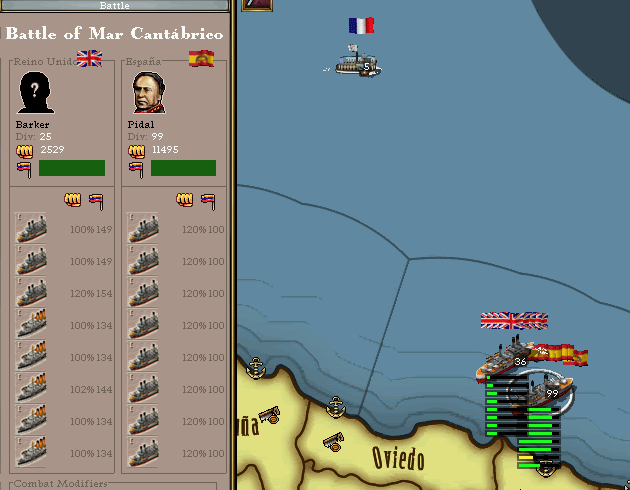
Task: Choose the España flag in battle panel
Action: (x=202, y=58)
